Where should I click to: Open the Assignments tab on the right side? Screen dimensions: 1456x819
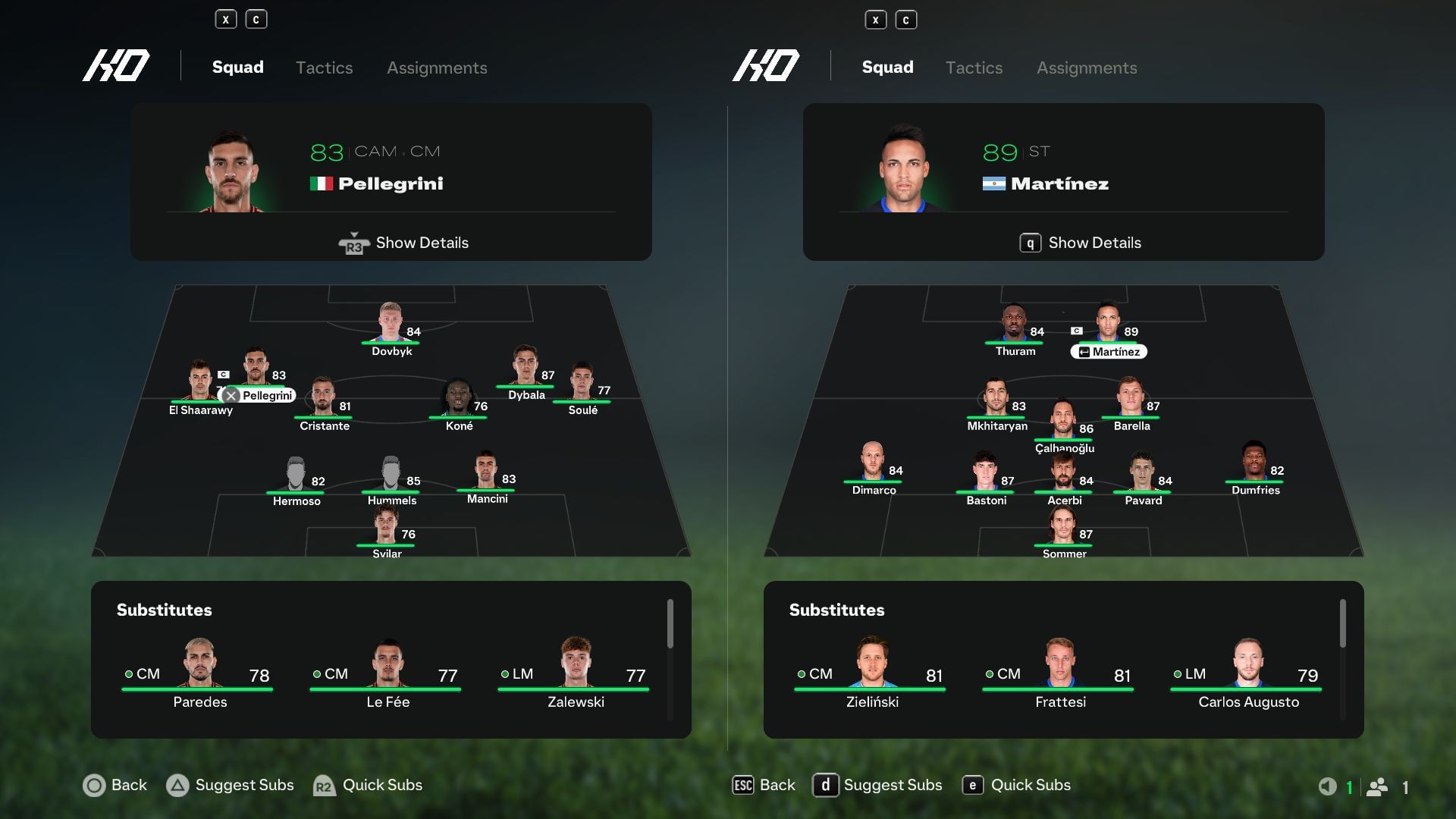[1087, 67]
